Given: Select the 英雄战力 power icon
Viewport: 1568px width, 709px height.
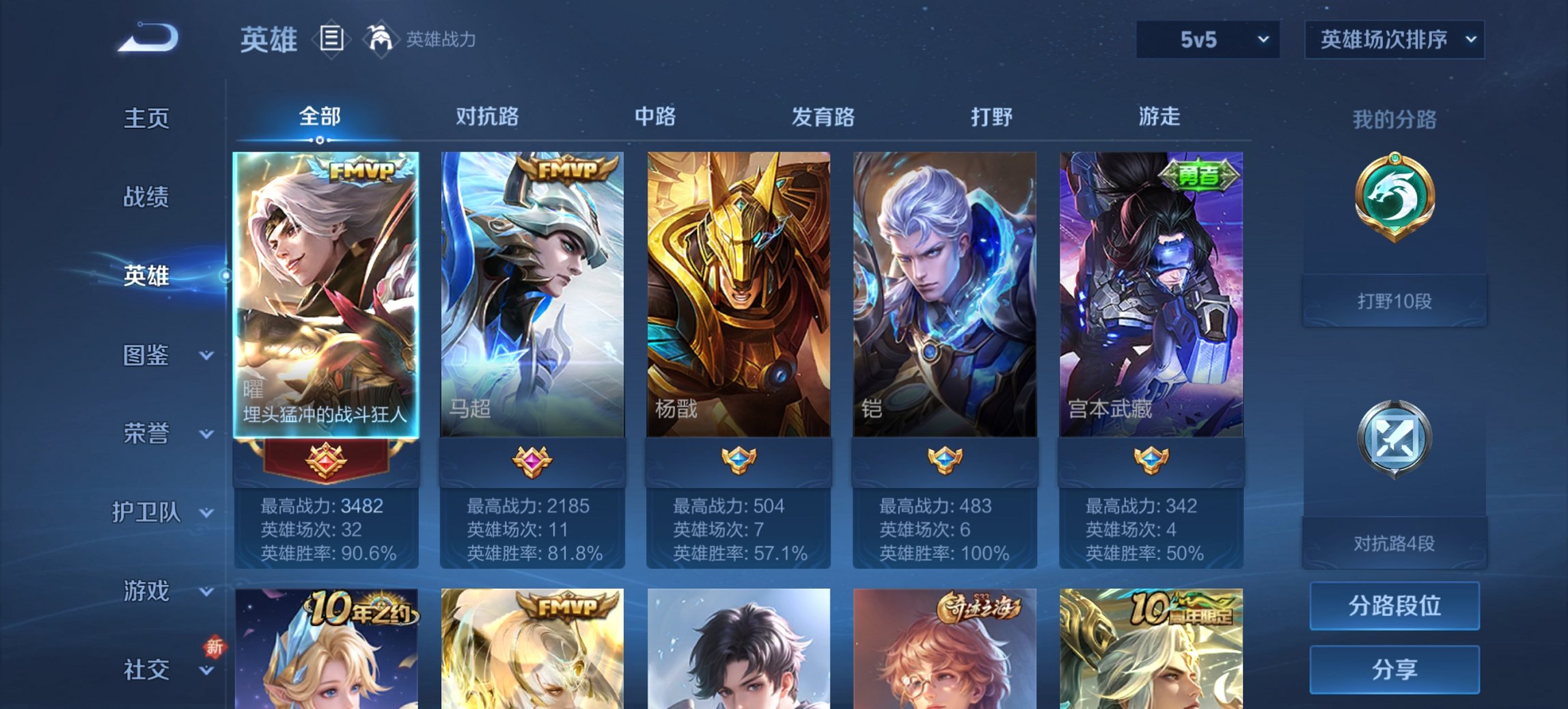Looking at the screenshot, I should point(381,40).
